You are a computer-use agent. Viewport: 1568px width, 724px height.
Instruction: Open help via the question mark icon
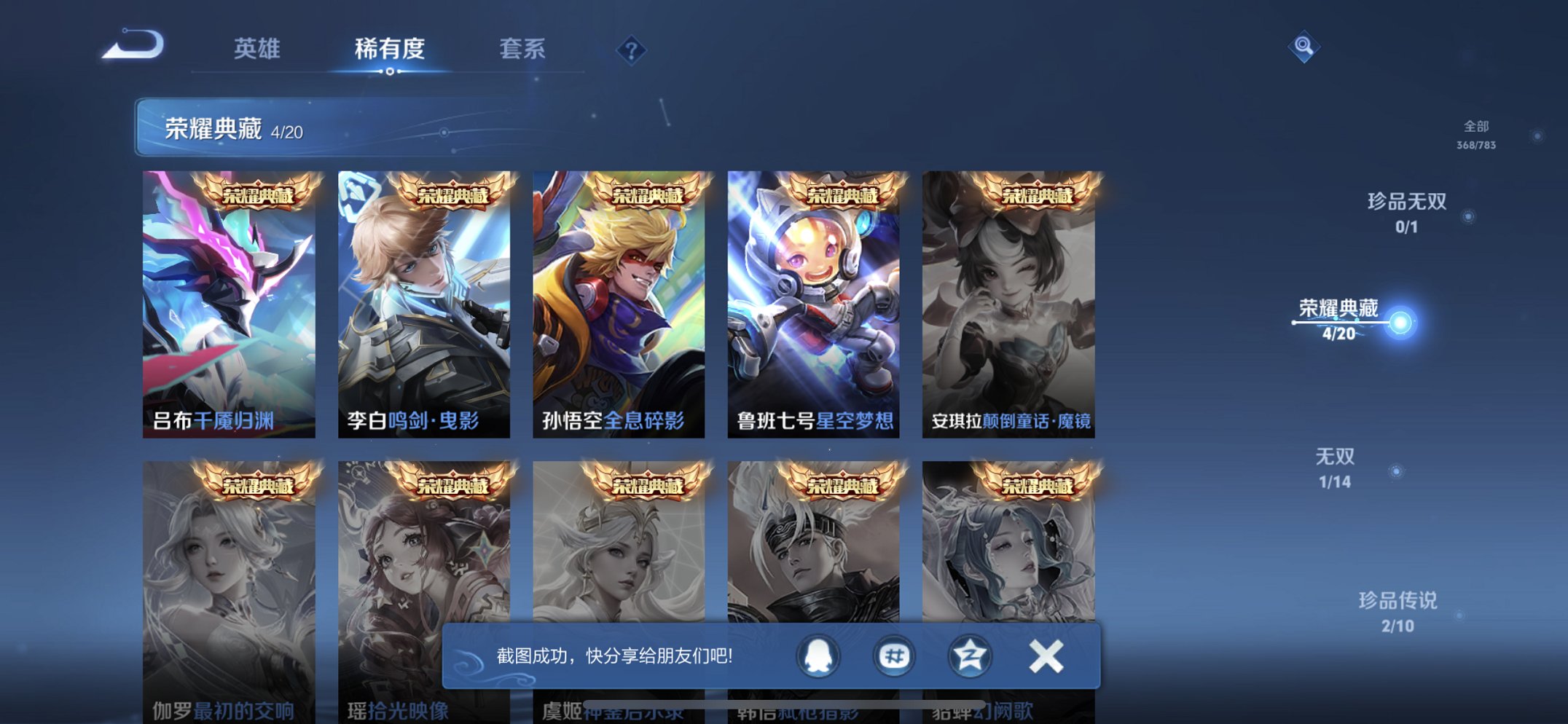(x=632, y=50)
